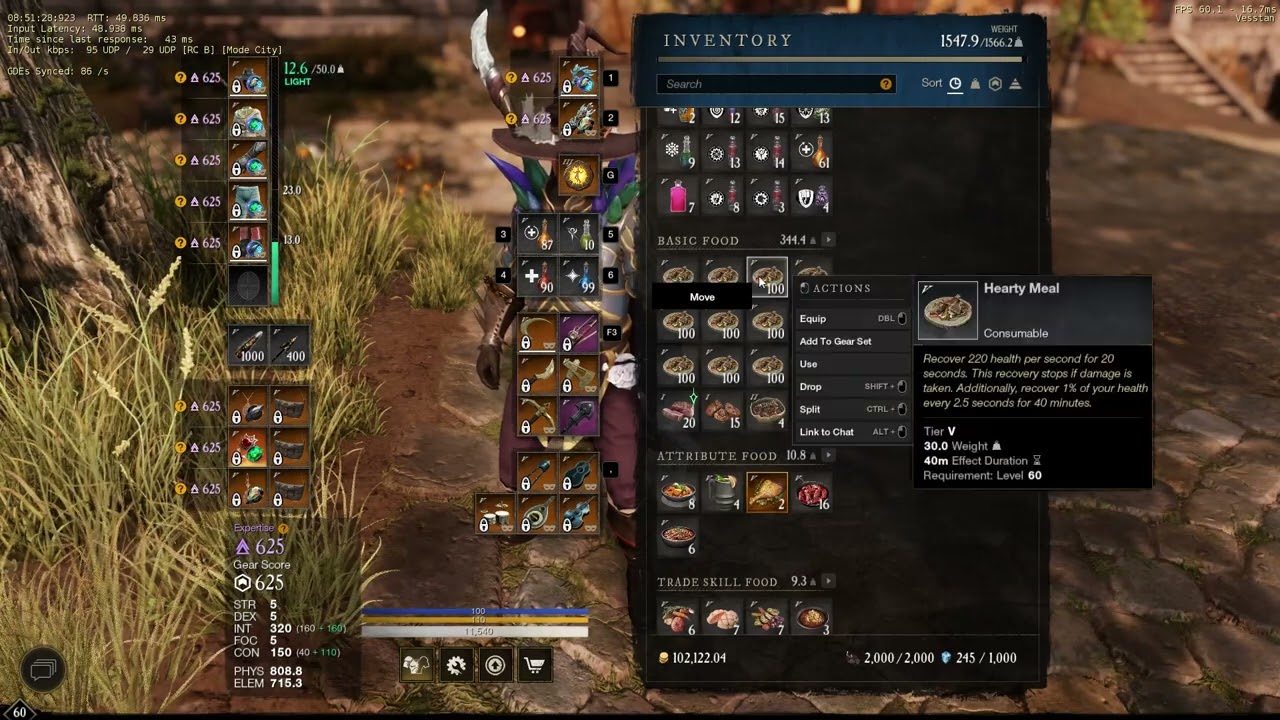The height and width of the screenshot is (720, 1280).
Task: Expand the Trade Skill Food section arrow
Action: 827,581
